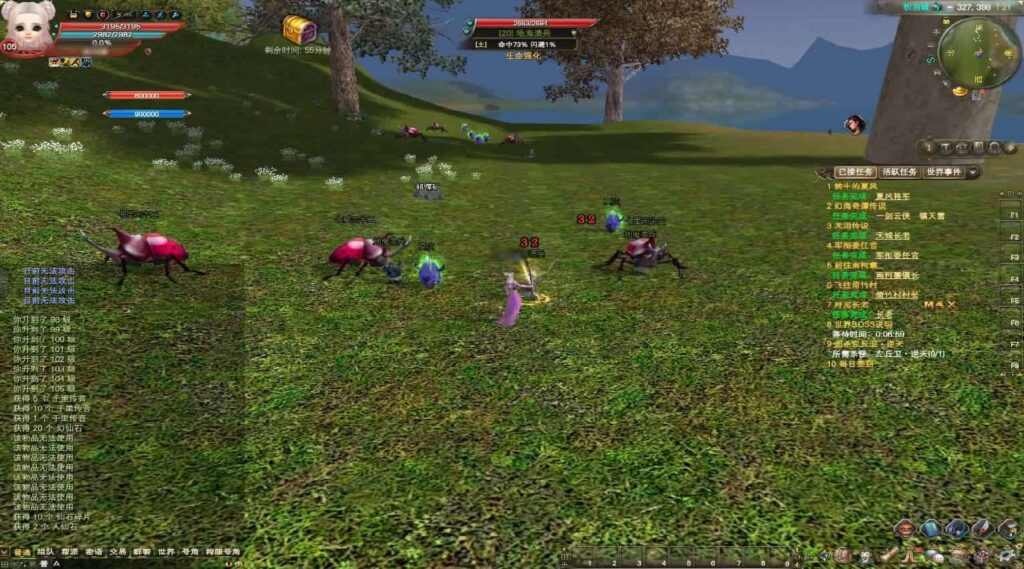Click the 南柯寨镇长 quest NPC link

coord(896,275)
